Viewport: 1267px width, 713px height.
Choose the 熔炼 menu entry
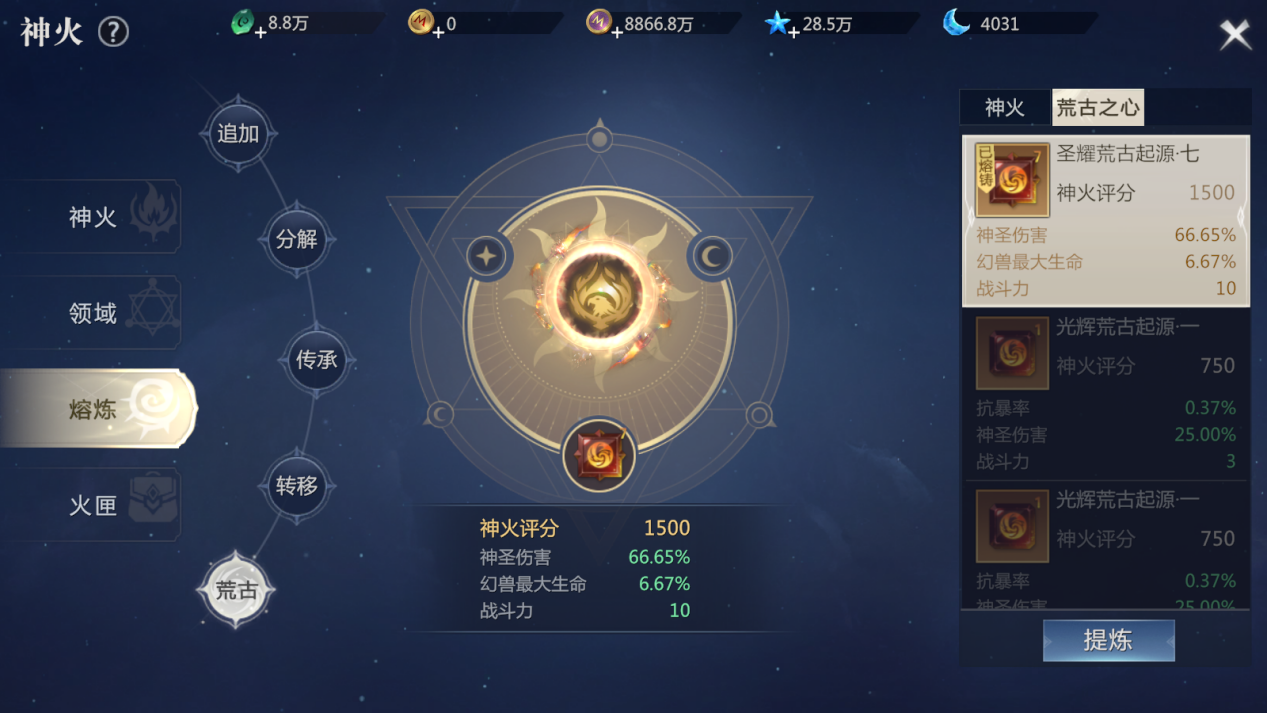[x=95, y=409]
